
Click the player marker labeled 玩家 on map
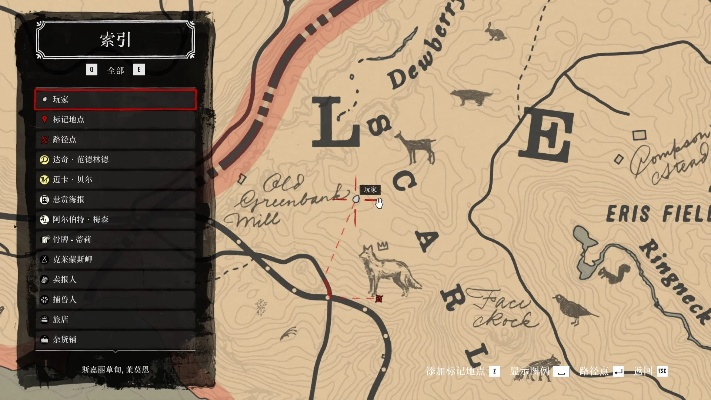[357, 200]
